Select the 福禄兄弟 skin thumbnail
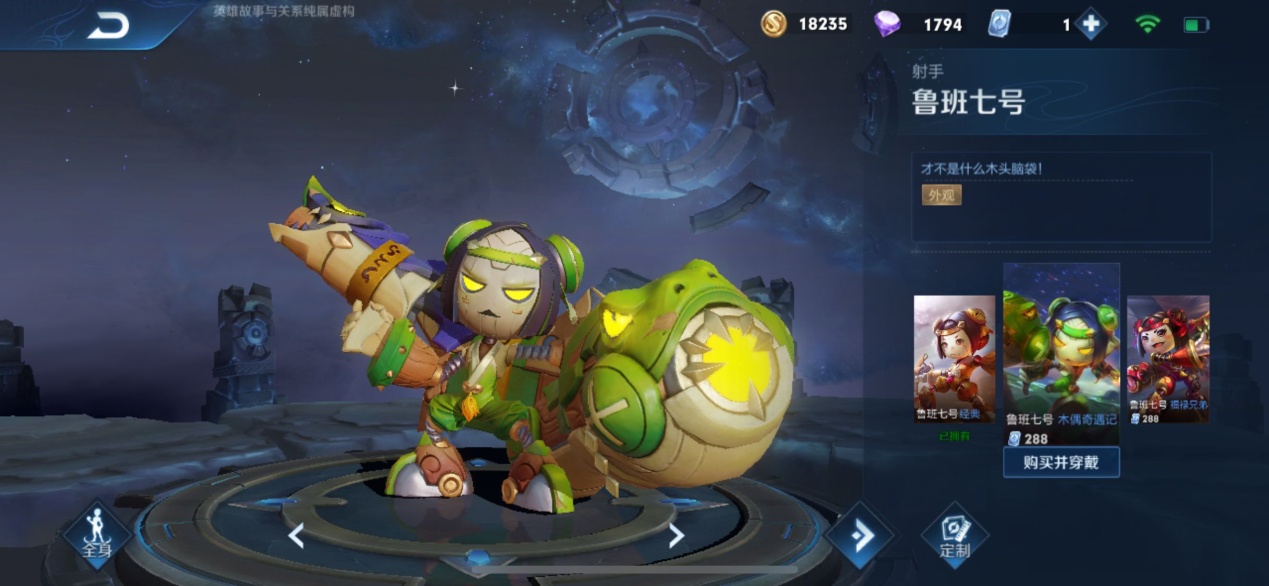Image resolution: width=1269 pixels, height=586 pixels. pos(1168,358)
